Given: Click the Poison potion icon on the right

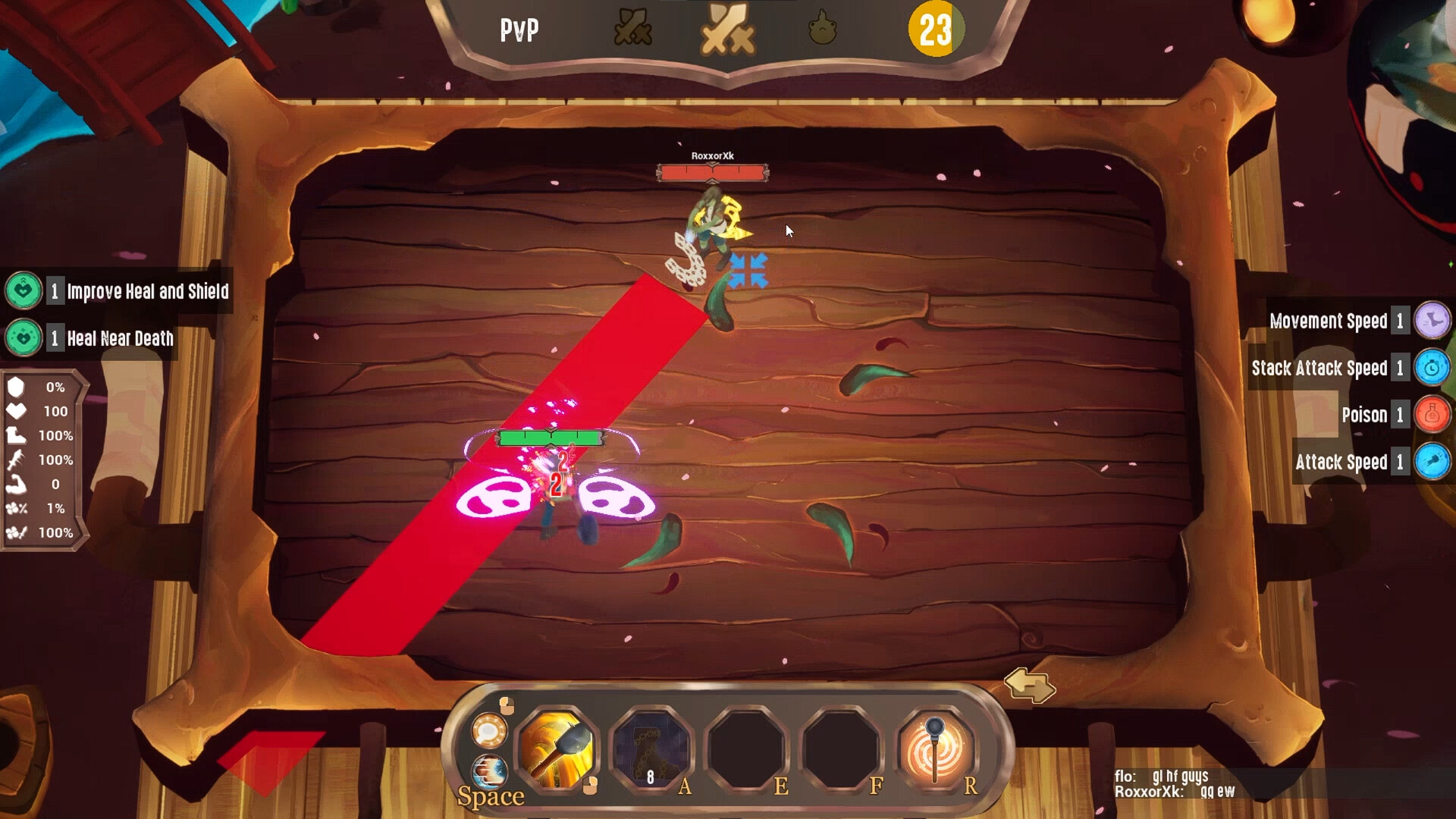Looking at the screenshot, I should [1431, 415].
